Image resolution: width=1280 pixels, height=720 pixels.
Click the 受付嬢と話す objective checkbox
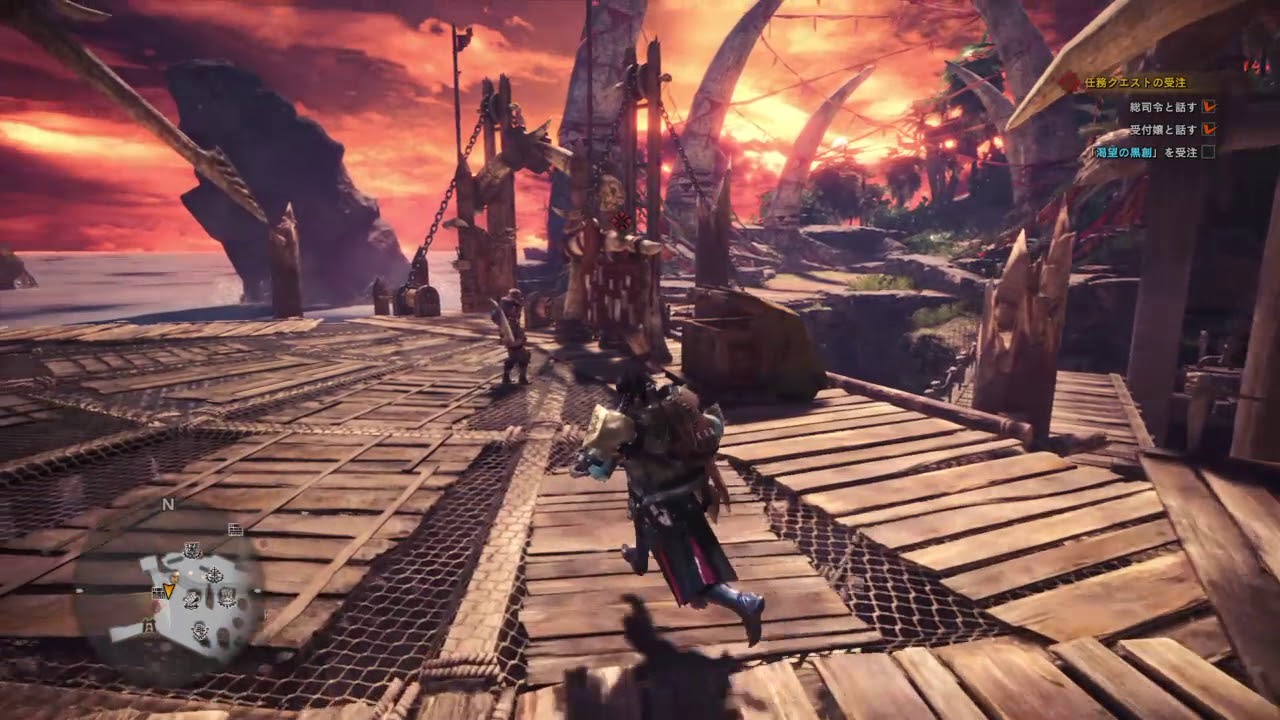pyautogui.click(x=1209, y=129)
